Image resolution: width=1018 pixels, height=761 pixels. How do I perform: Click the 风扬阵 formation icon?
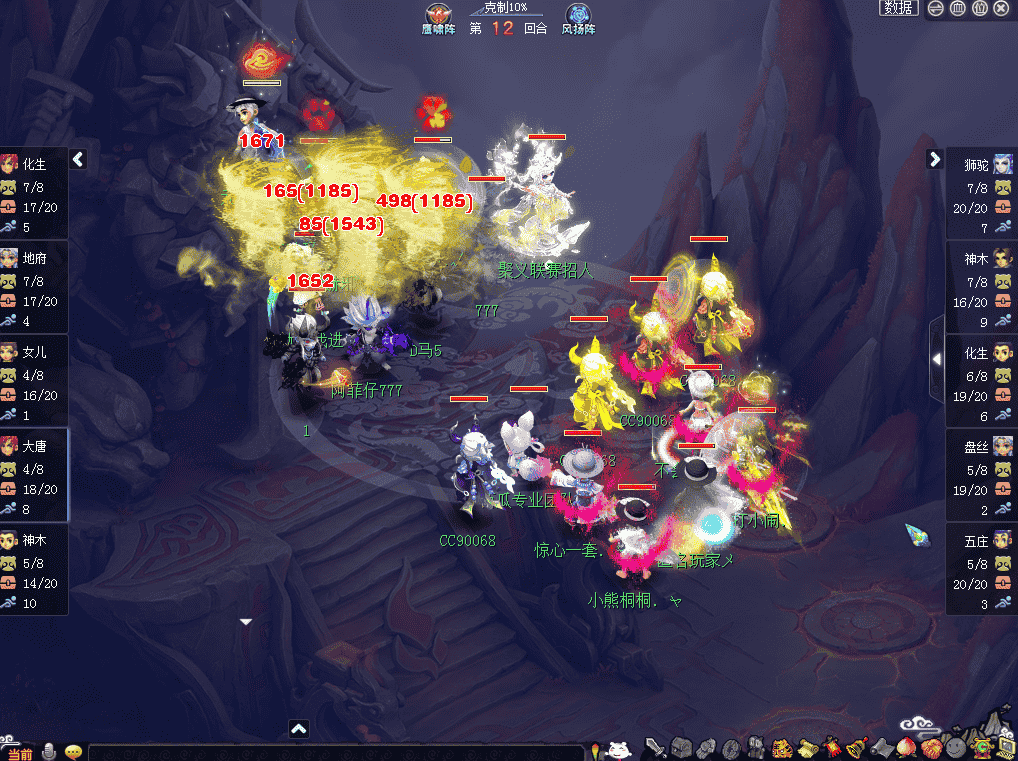click(x=578, y=16)
